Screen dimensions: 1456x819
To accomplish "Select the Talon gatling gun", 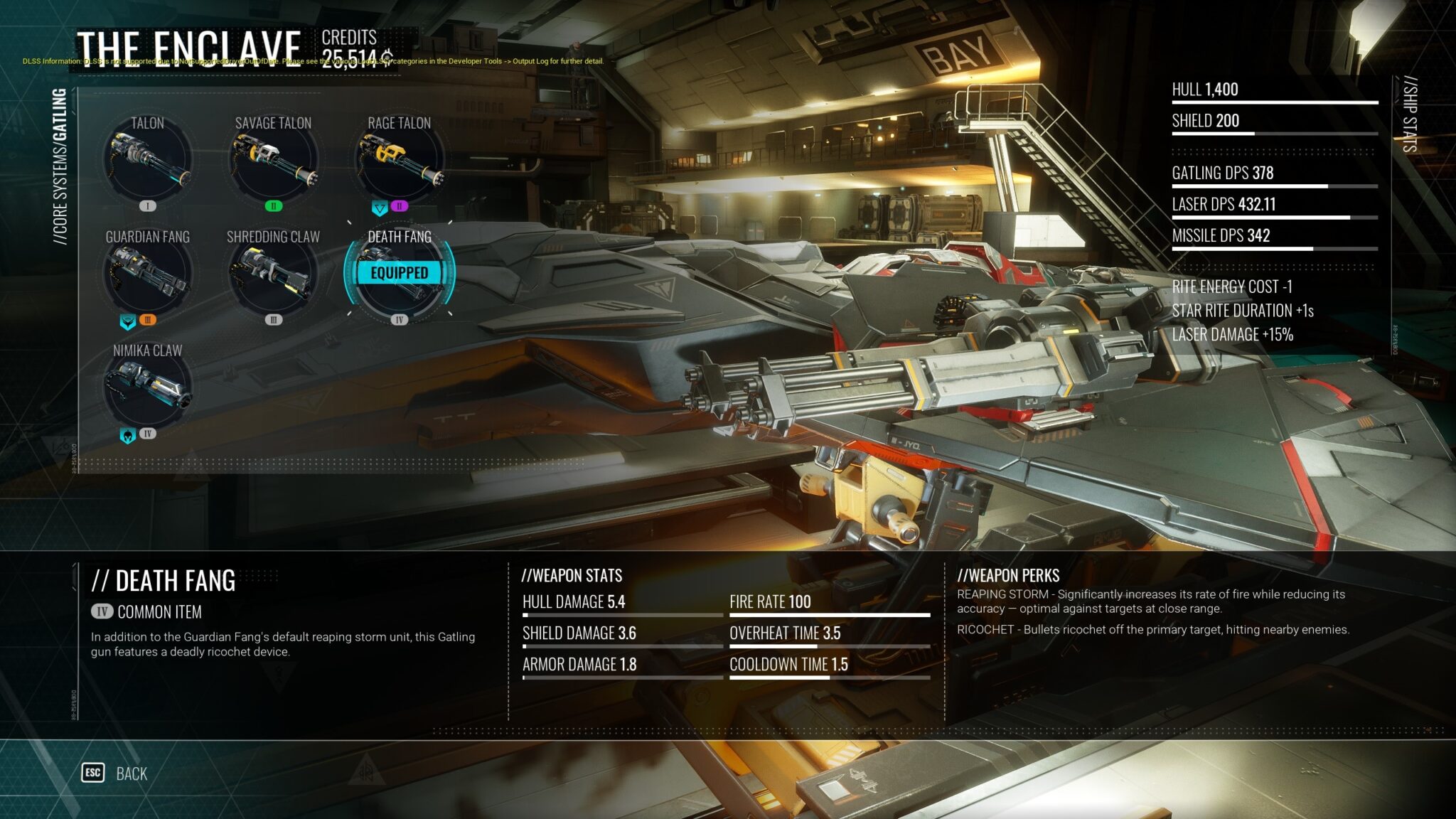I will 147,161.
